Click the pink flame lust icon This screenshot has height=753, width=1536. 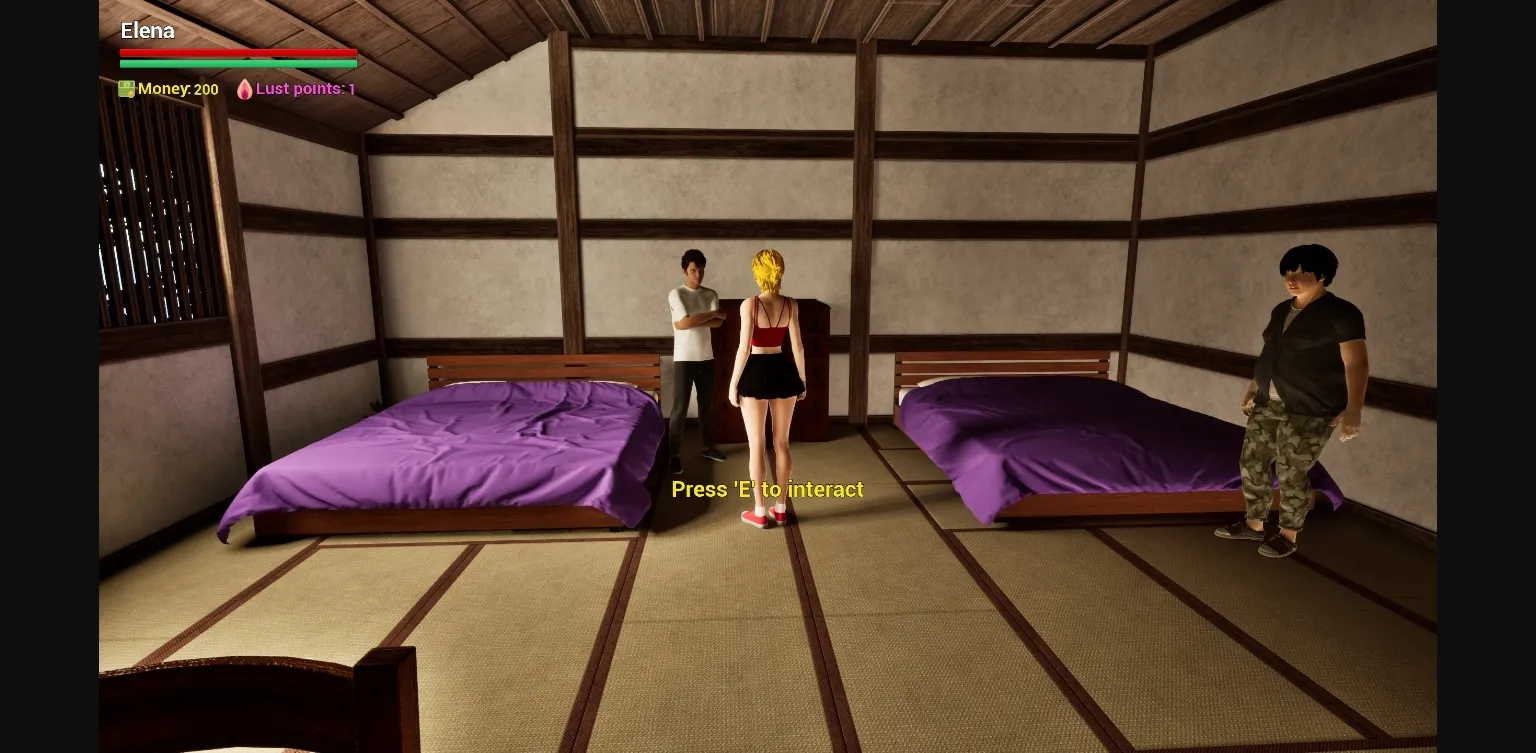244,89
